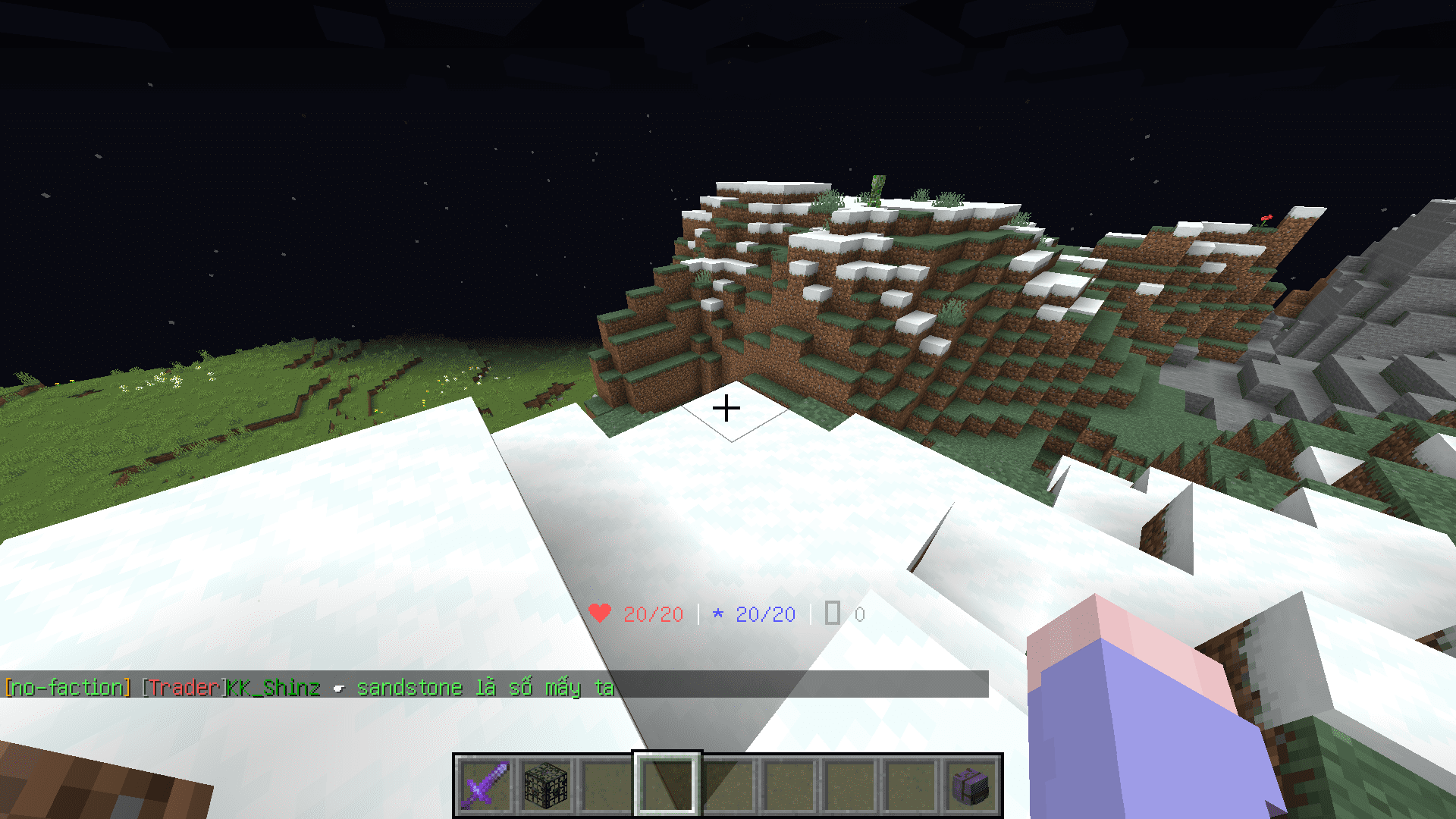Click the KK_Shinz player name in chat

pyautogui.click(x=273, y=688)
